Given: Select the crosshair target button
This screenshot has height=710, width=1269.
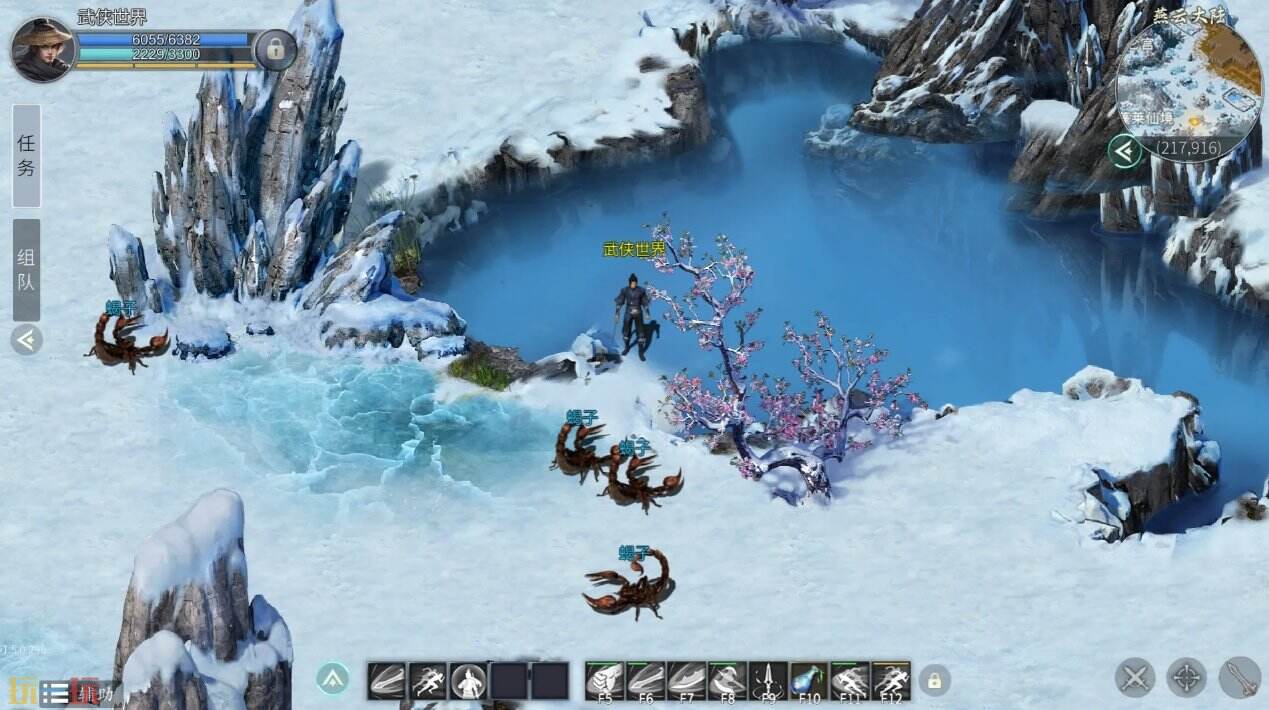Looking at the screenshot, I should [x=1187, y=677].
